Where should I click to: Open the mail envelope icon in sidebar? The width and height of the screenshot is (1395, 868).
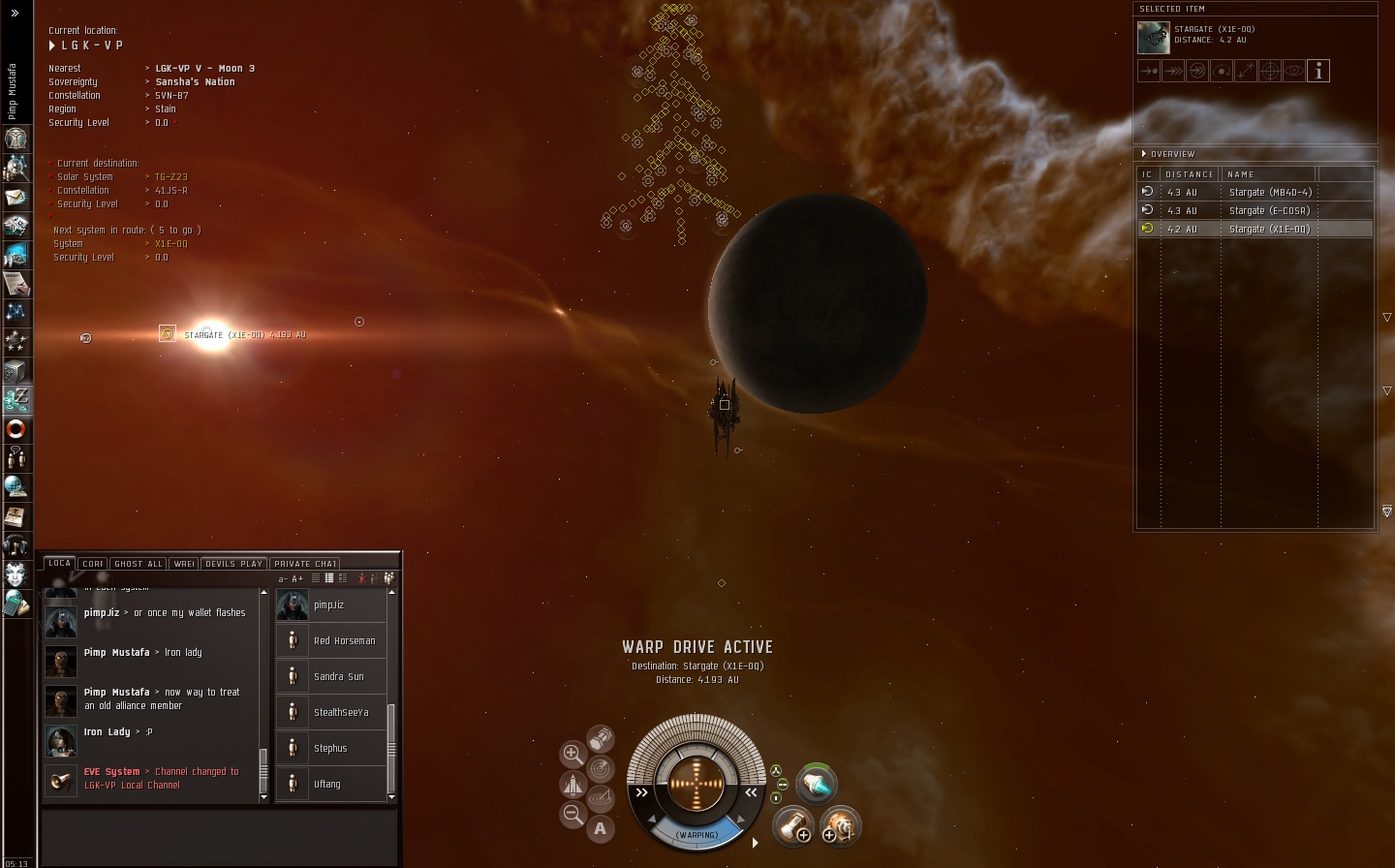click(x=15, y=197)
